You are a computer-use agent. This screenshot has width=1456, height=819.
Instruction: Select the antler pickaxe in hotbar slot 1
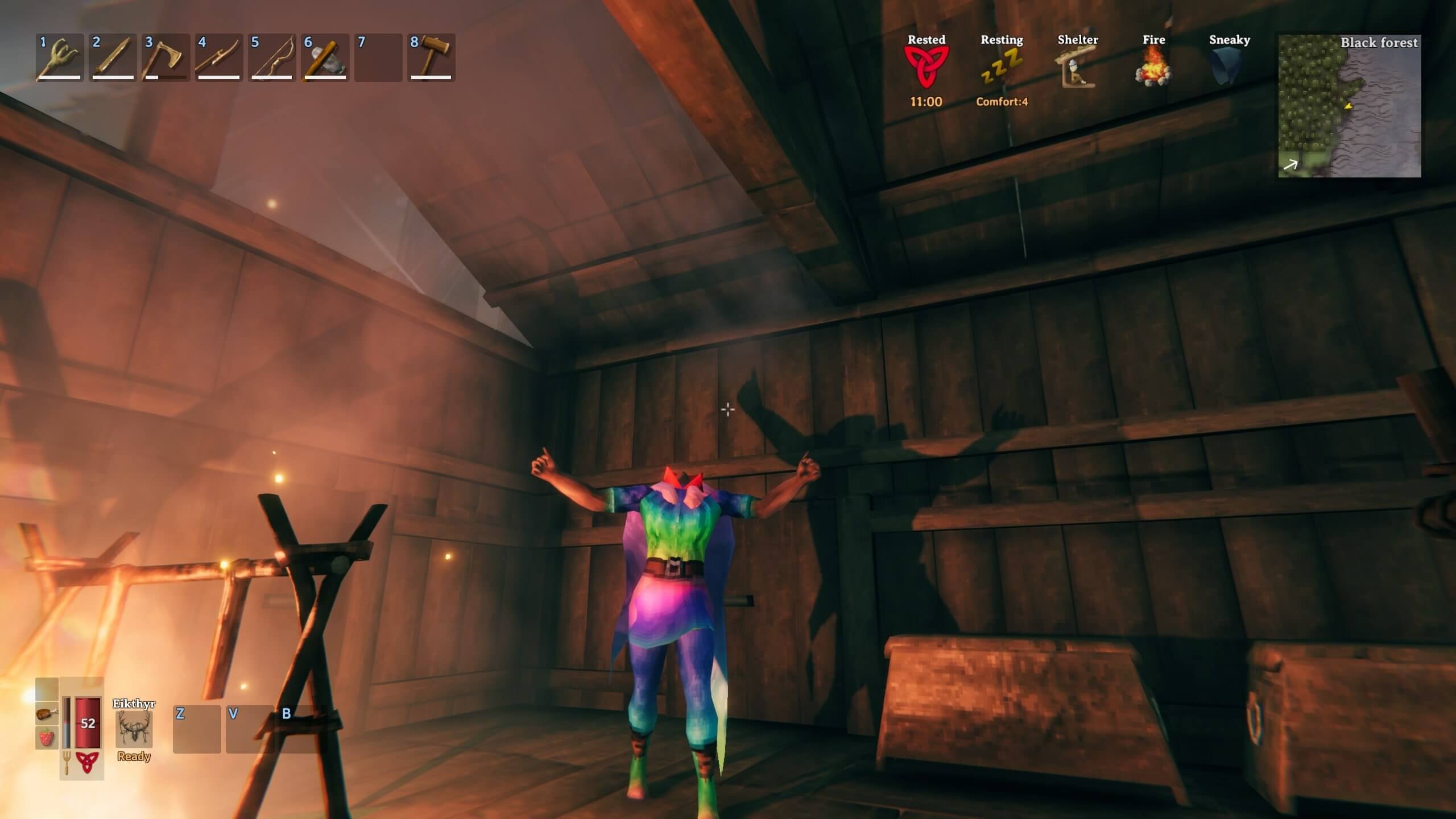pyautogui.click(x=60, y=58)
